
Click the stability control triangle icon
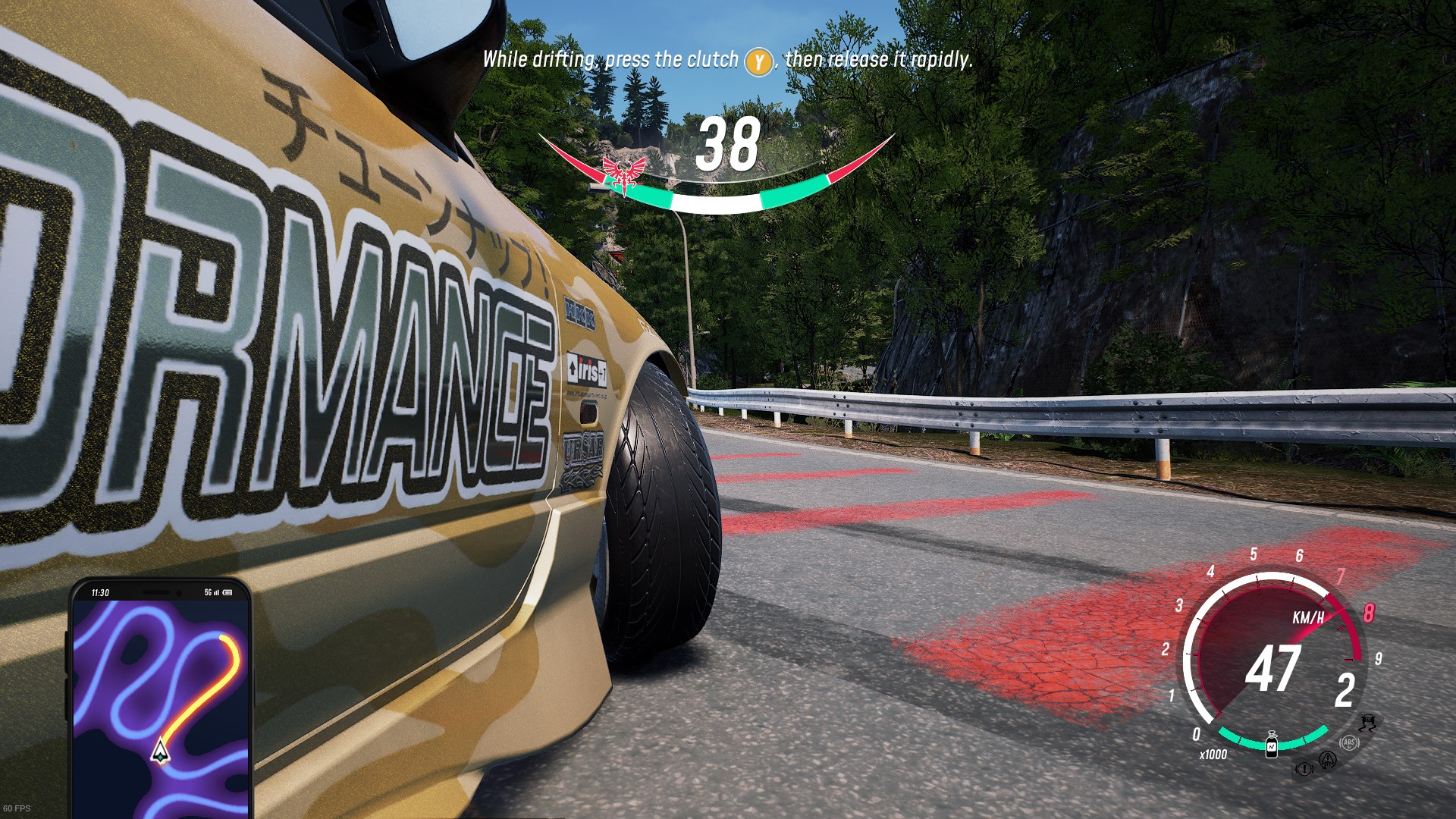1327,758
